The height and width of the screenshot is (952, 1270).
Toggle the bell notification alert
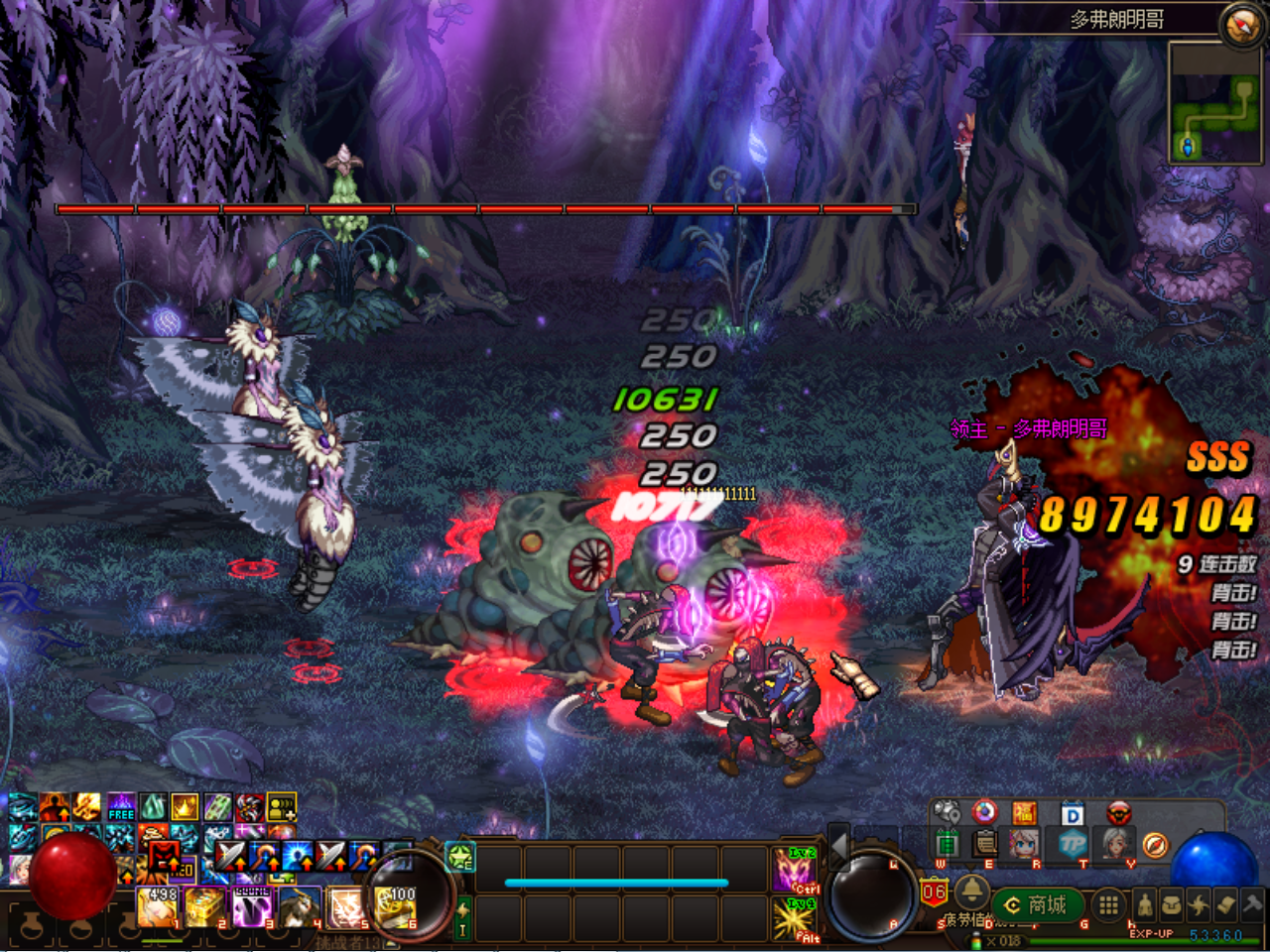click(x=971, y=892)
